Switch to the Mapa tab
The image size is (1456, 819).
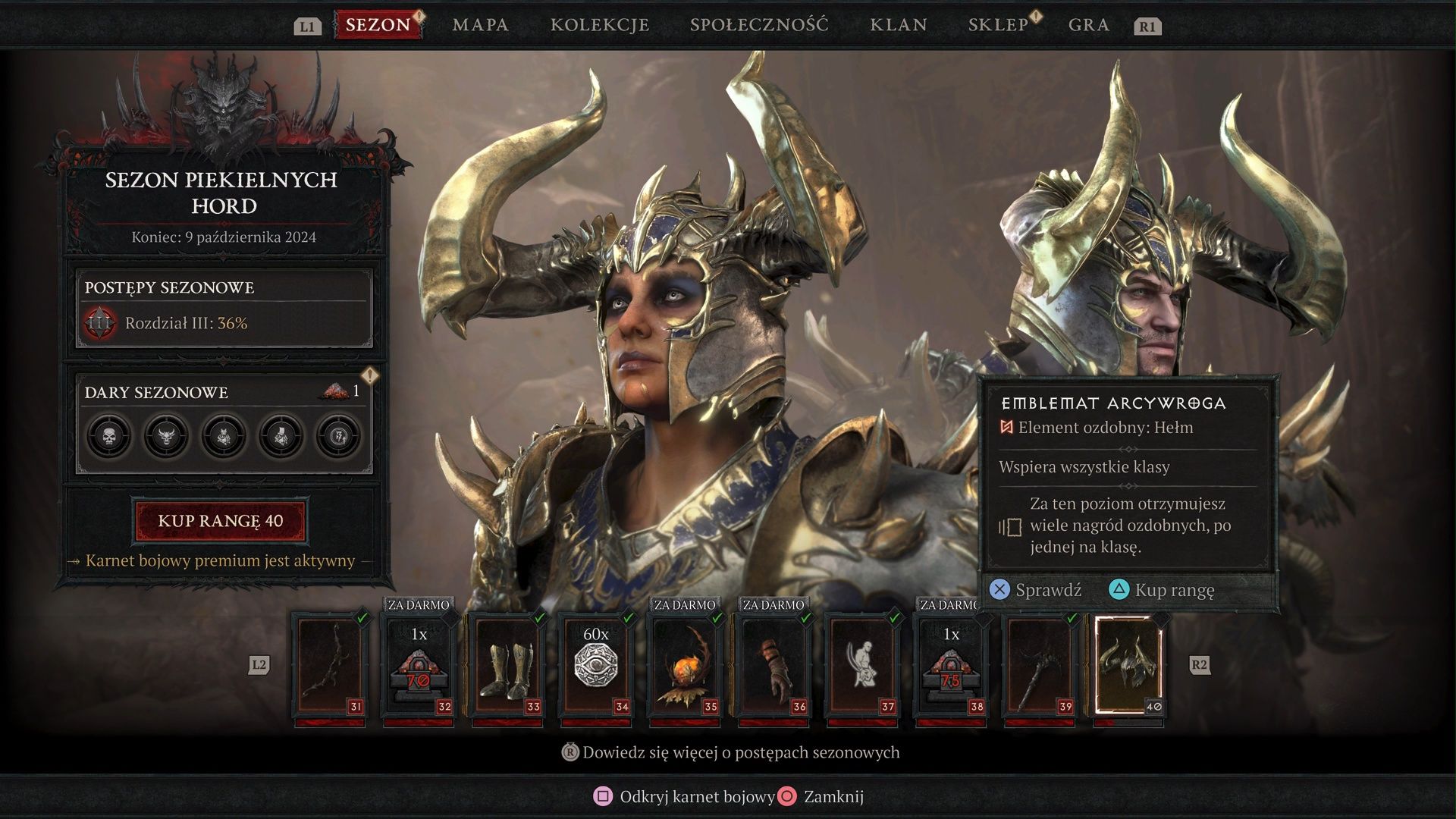pyautogui.click(x=480, y=25)
